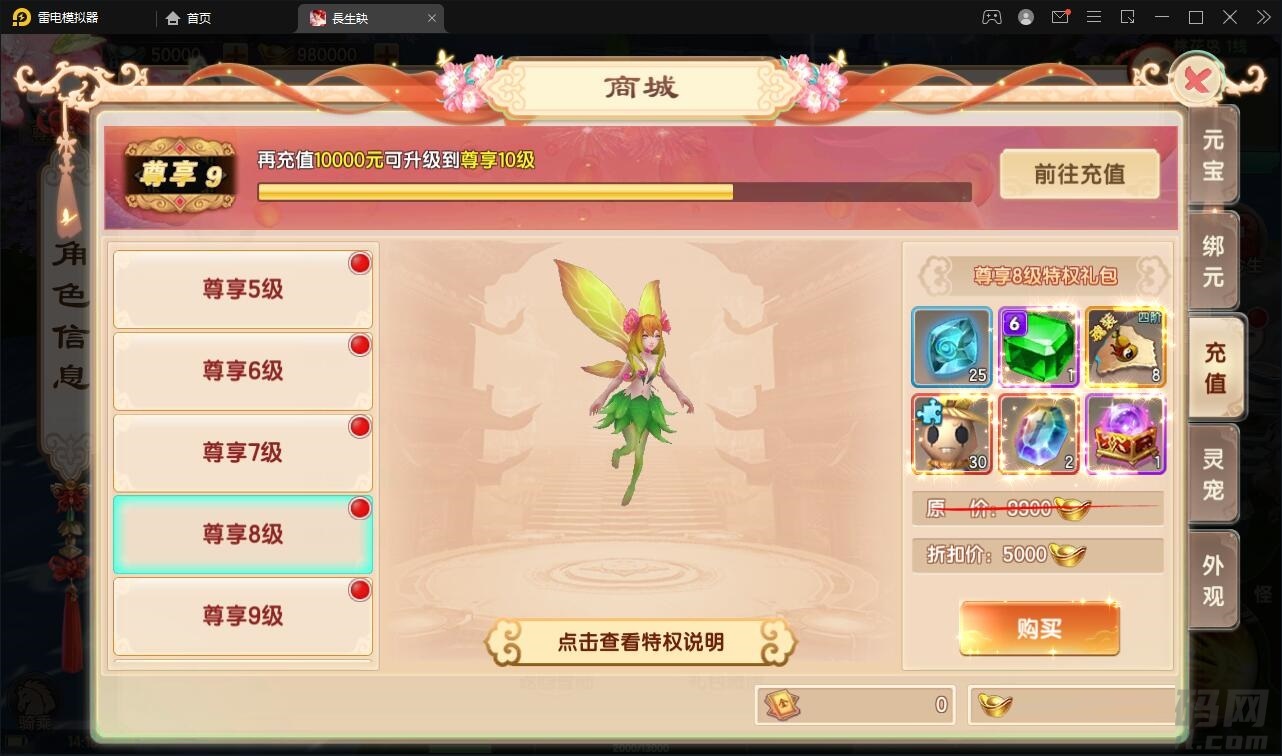Select the green gem item in the gift pack
This screenshot has height=756, width=1282.
click(x=1037, y=347)
